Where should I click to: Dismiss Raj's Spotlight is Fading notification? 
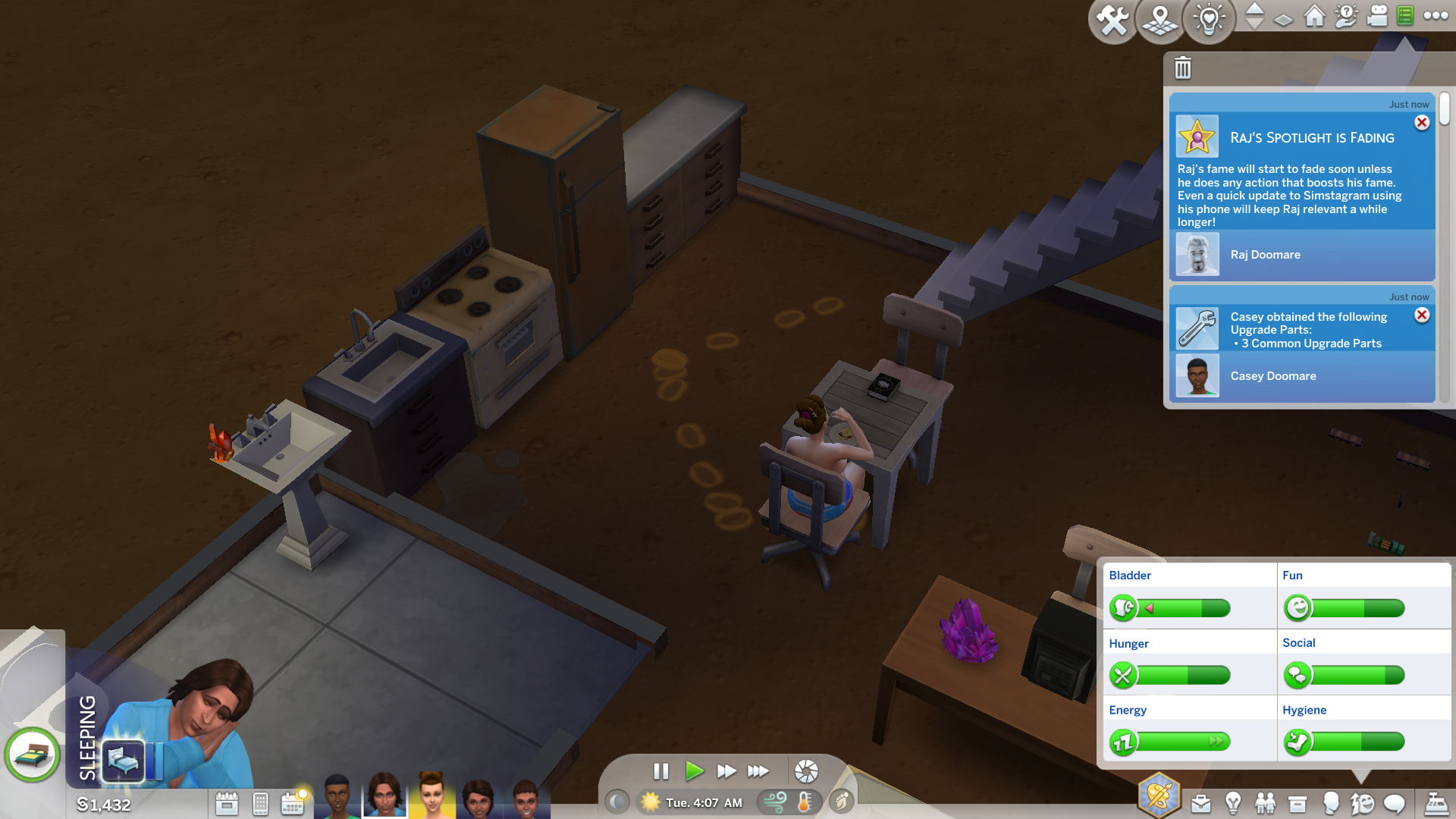[x=1422, y=123]
